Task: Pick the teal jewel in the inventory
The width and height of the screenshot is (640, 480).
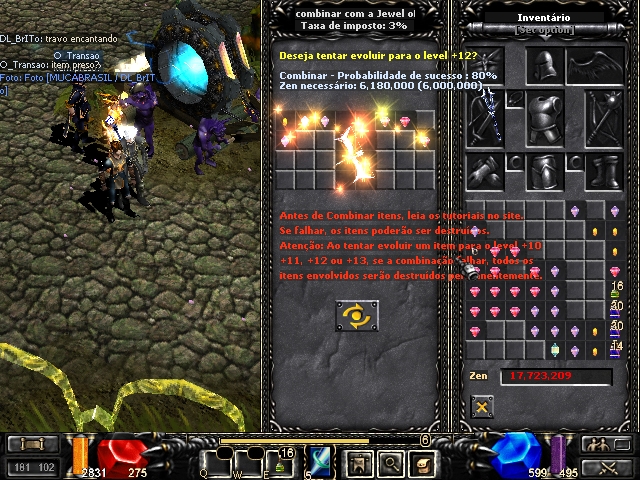Action: [554, 350]
